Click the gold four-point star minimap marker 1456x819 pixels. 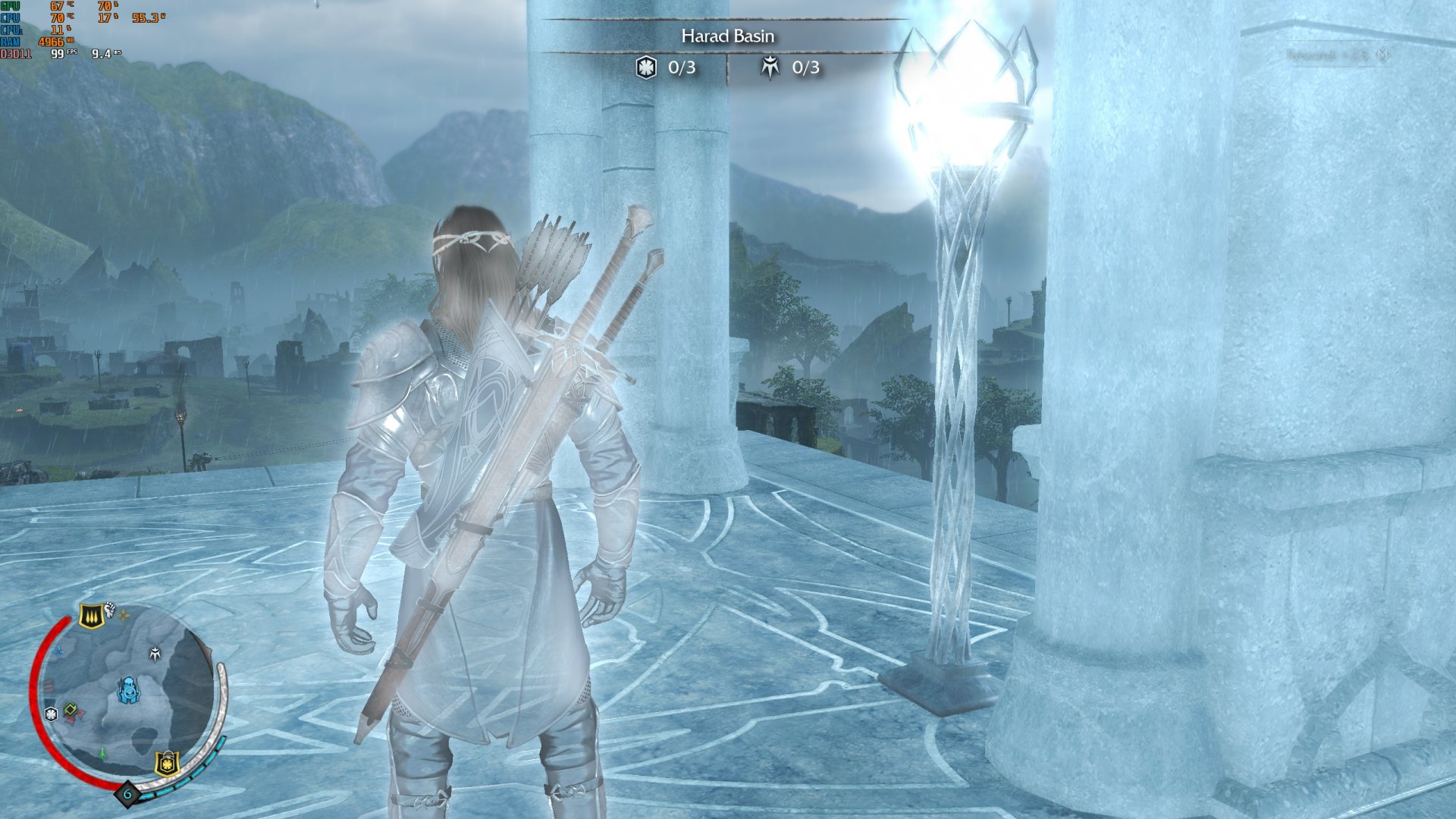(x=124, y=616)
